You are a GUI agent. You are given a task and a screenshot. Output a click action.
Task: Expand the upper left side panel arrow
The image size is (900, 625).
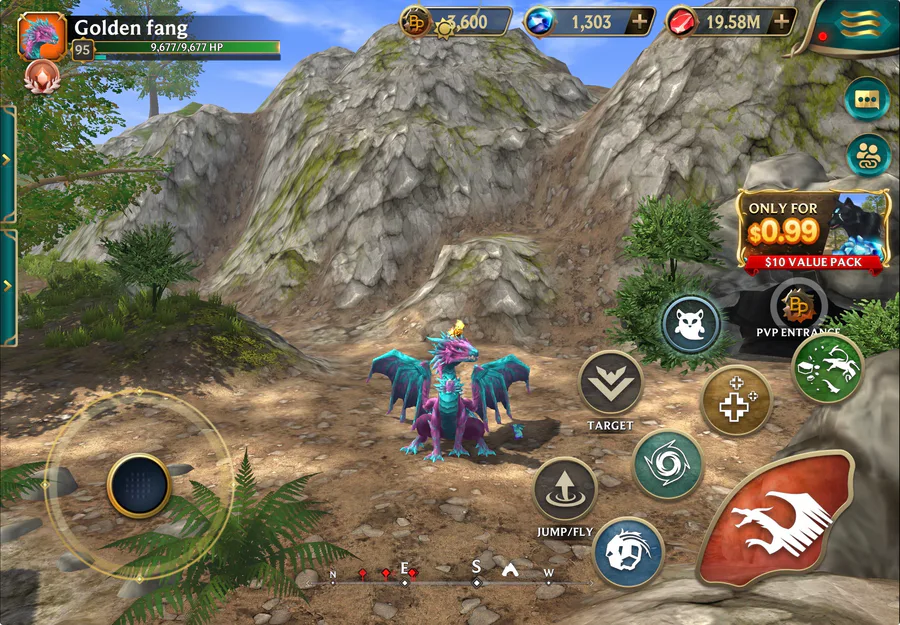[8, 160]
